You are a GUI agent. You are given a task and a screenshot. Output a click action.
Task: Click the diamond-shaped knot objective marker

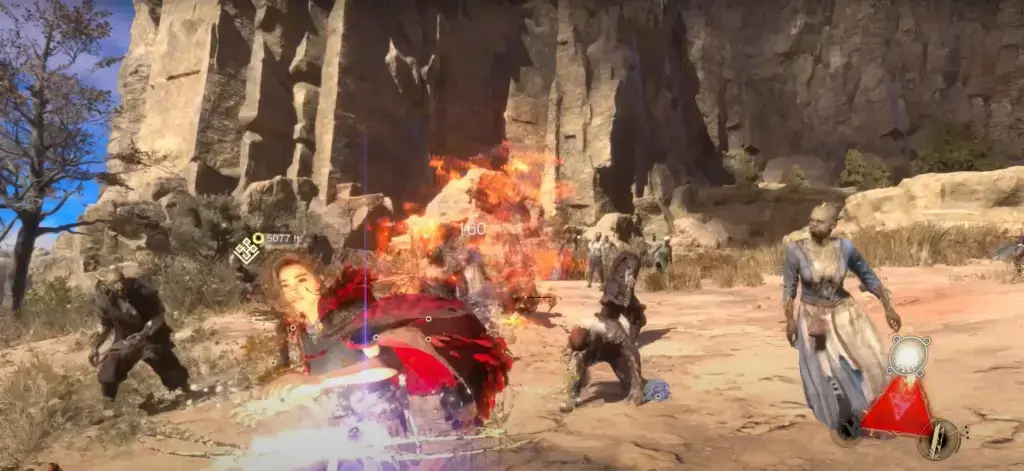coord(247,251)
